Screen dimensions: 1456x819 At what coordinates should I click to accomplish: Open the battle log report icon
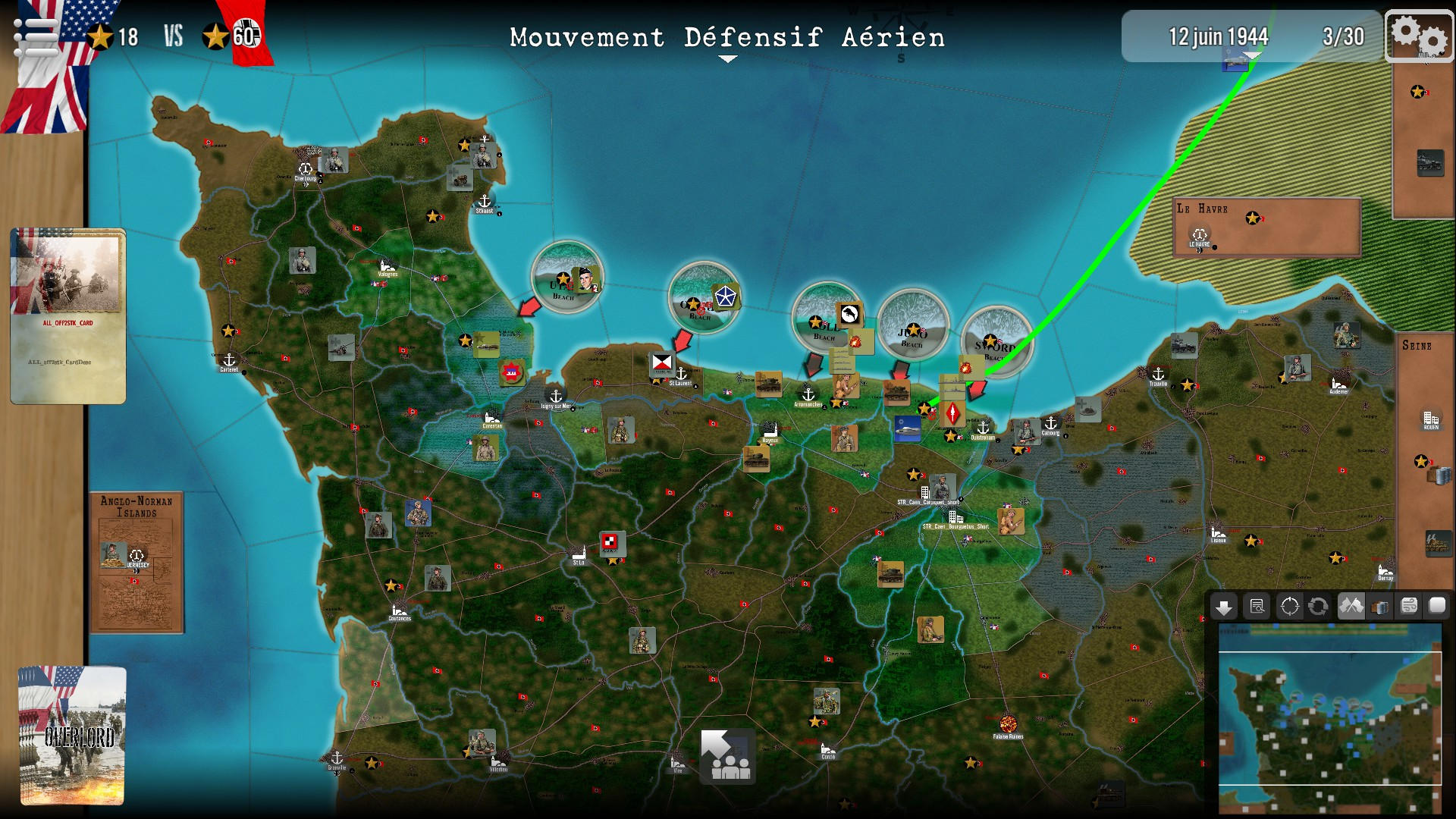(1257, 607)
